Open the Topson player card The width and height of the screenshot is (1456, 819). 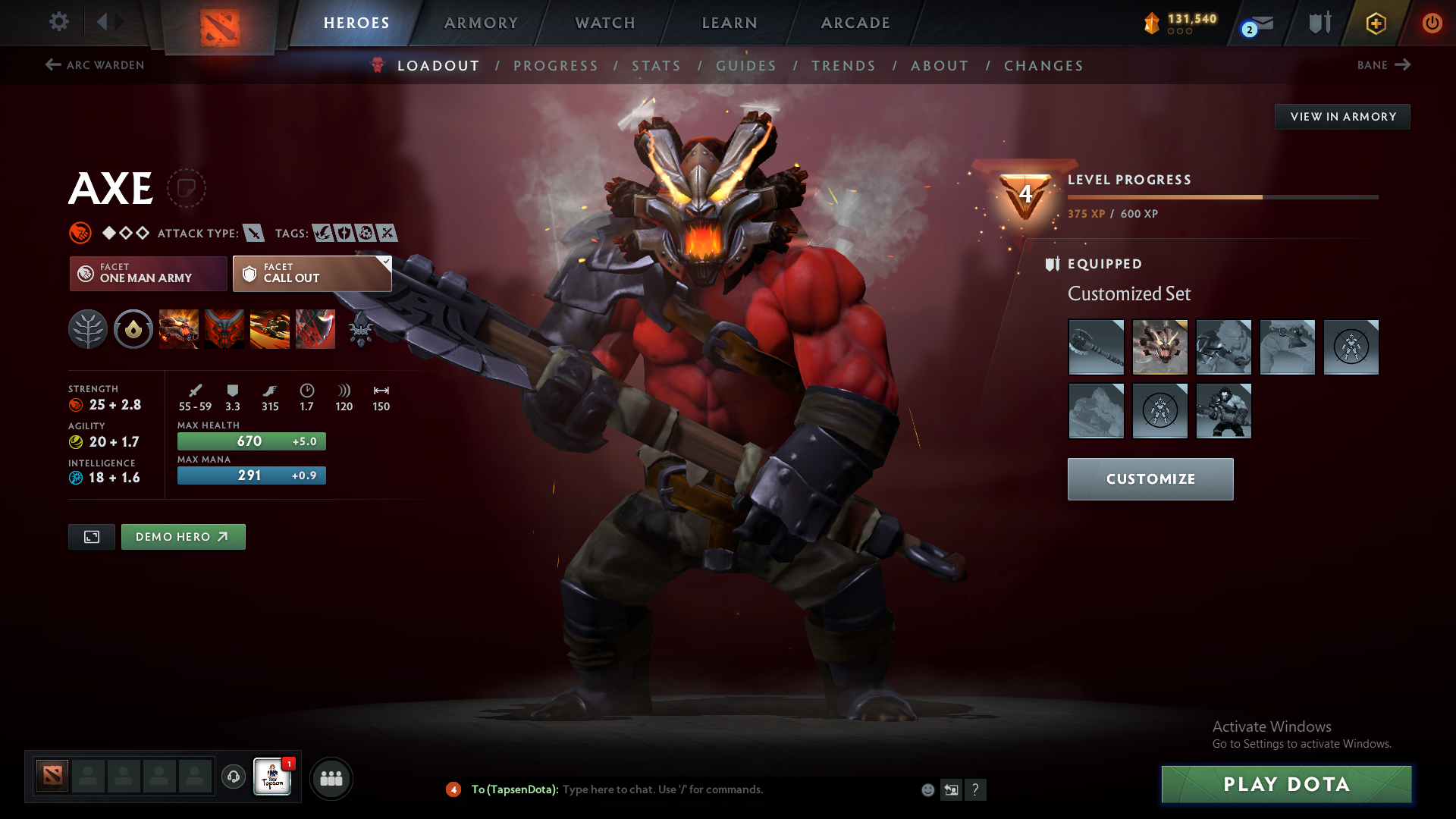pos(273,778)
